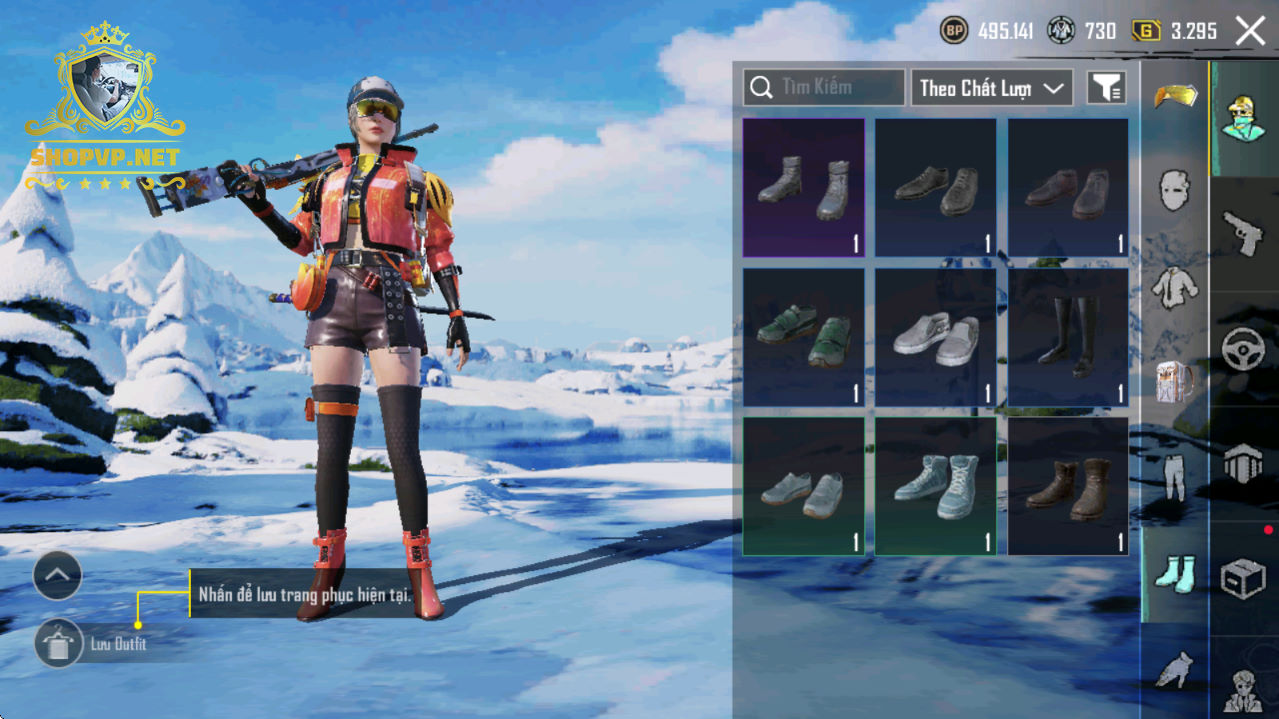Open the crate box tab
1279x719 pixels.
click(x=1243, y=578)
